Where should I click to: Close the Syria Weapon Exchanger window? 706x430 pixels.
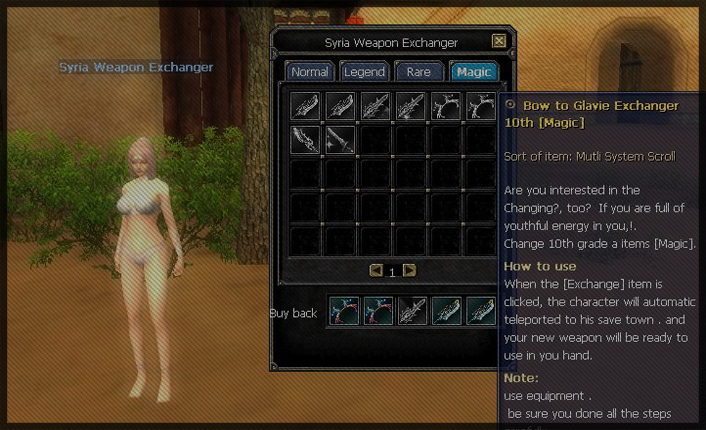click(499, 42)
